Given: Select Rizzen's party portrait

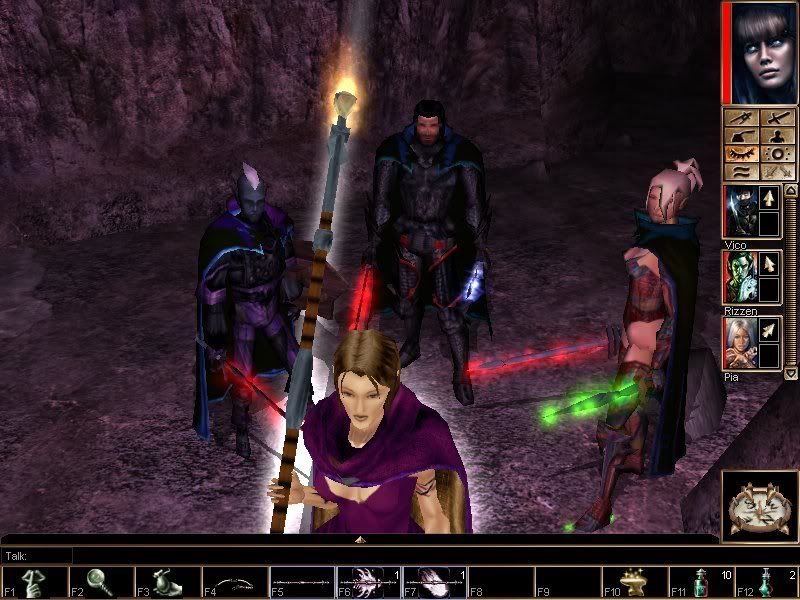Looking at the screenshot, I should [741, 276].
